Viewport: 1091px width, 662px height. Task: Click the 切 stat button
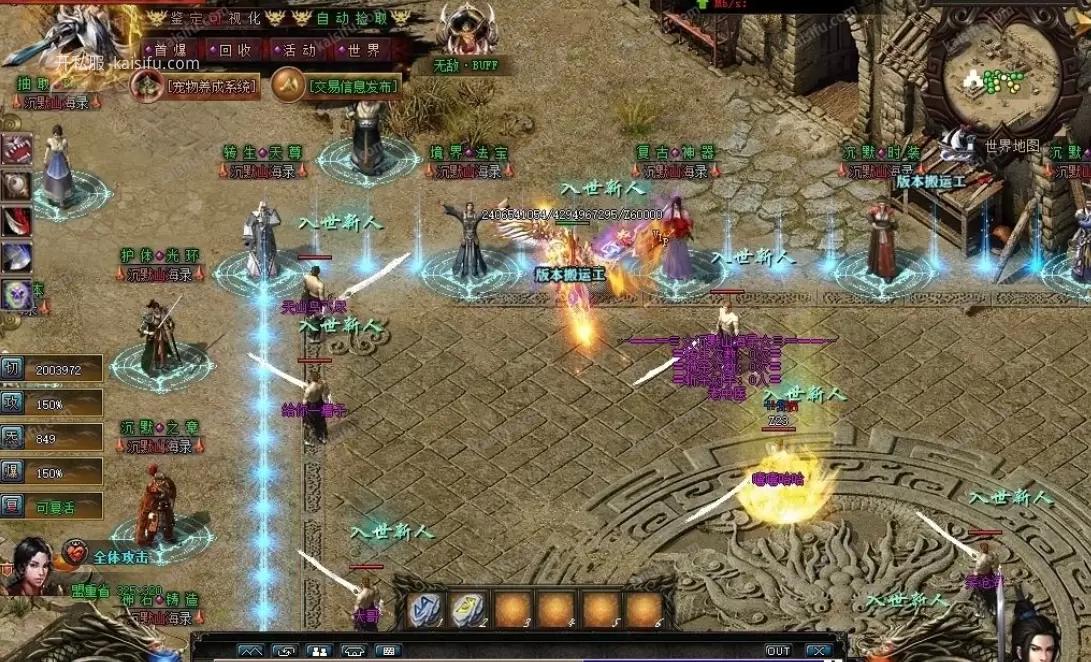12,368
